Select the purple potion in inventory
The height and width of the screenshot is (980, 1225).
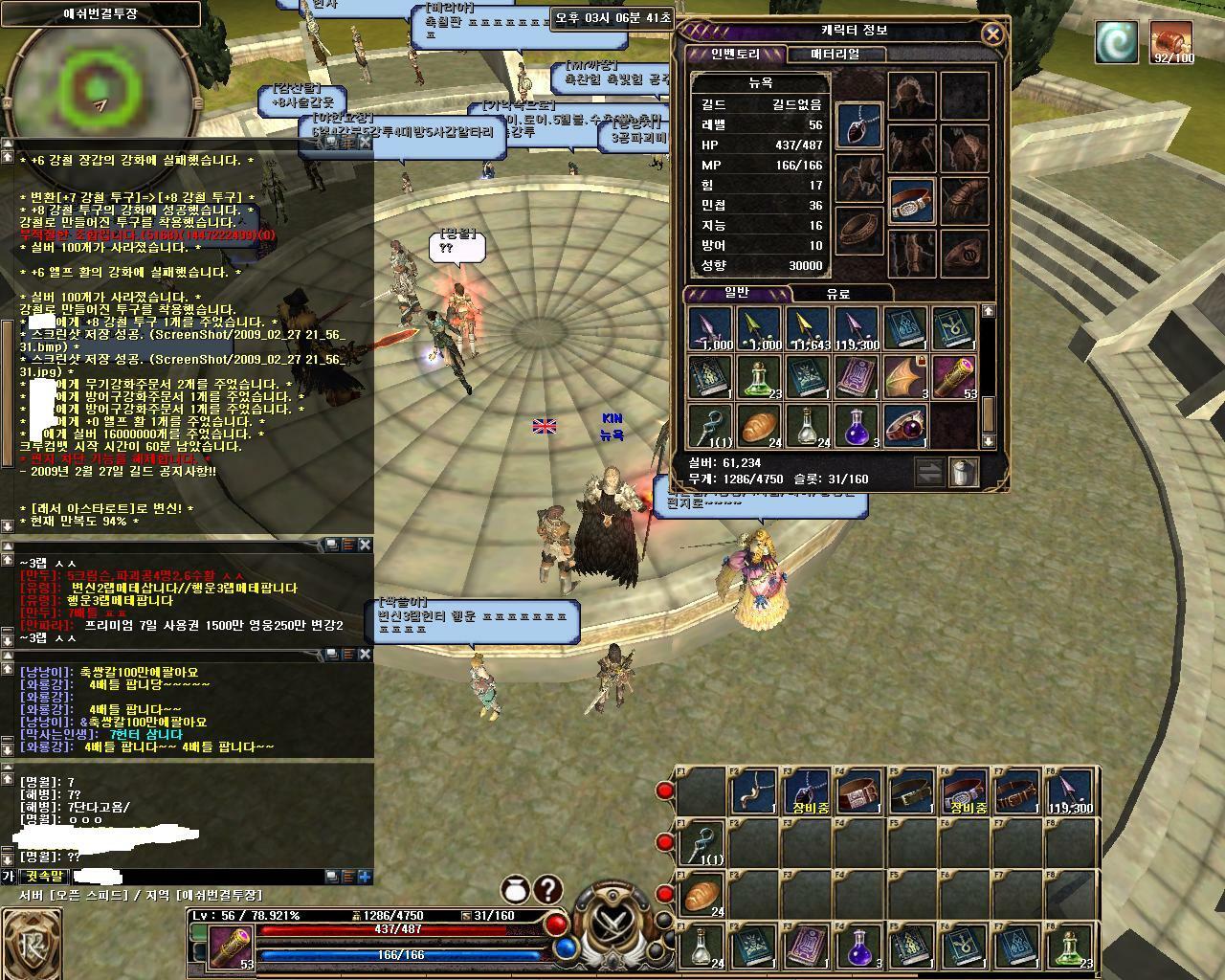[857, 426]
